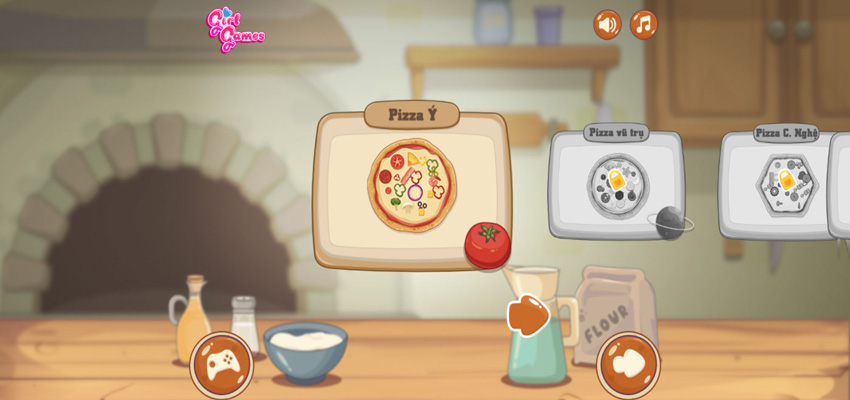Pick the locked Pizza C. Nghệ card
Screen dimensions: 850x400
(x=785, y=185)
